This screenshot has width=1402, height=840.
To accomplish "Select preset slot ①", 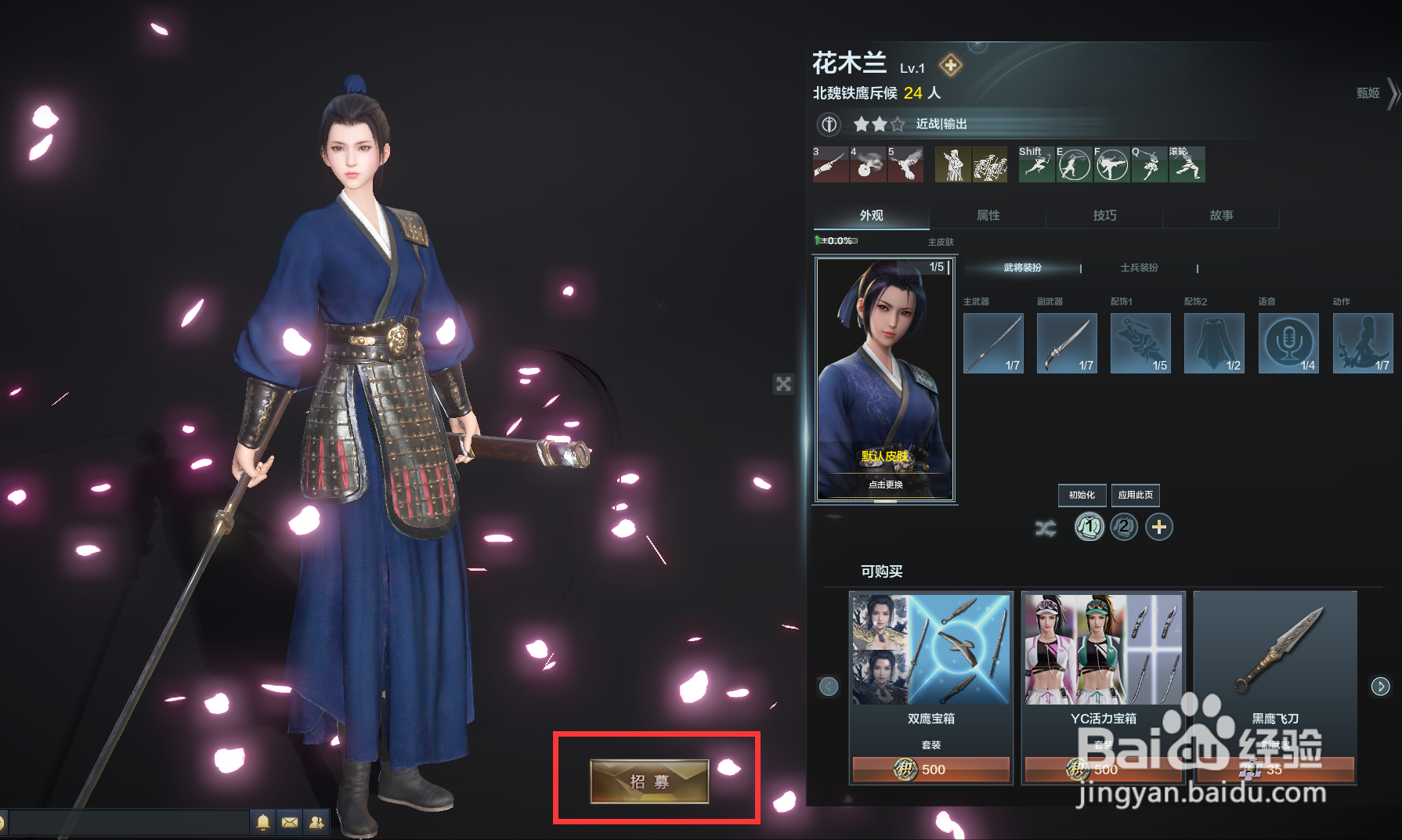I will pyautogui.click(x=1089, y=527).
